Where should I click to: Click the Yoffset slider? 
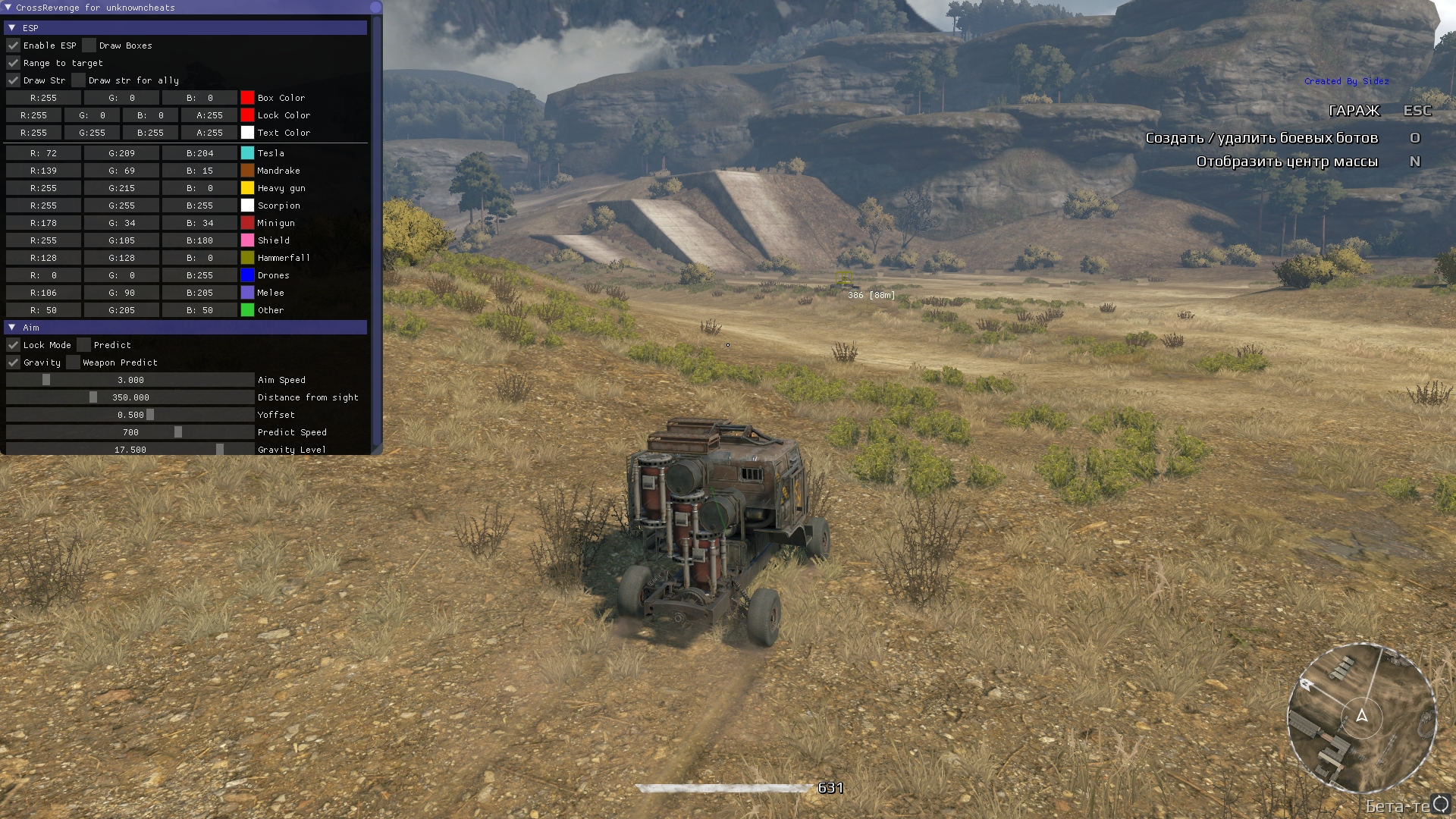tap(130, 415)
